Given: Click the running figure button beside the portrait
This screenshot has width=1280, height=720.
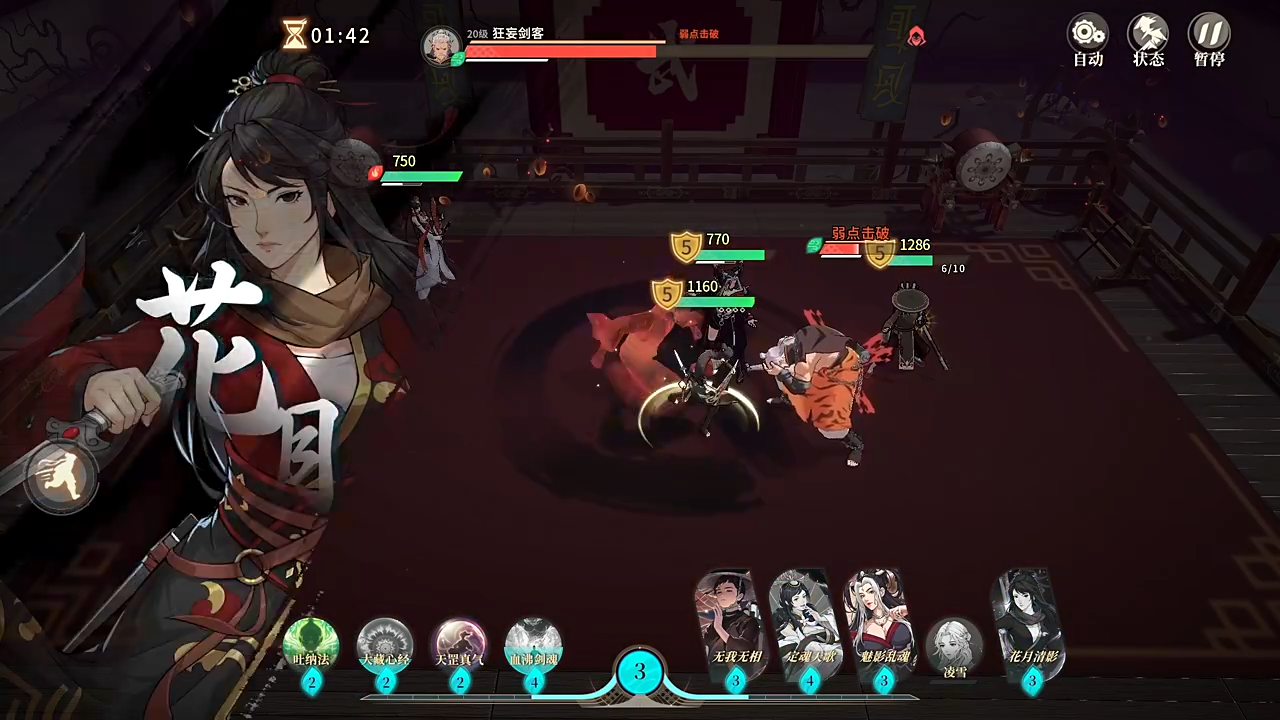Looking at the screenshot, I should pyautogui.click(x=62, y=478).
